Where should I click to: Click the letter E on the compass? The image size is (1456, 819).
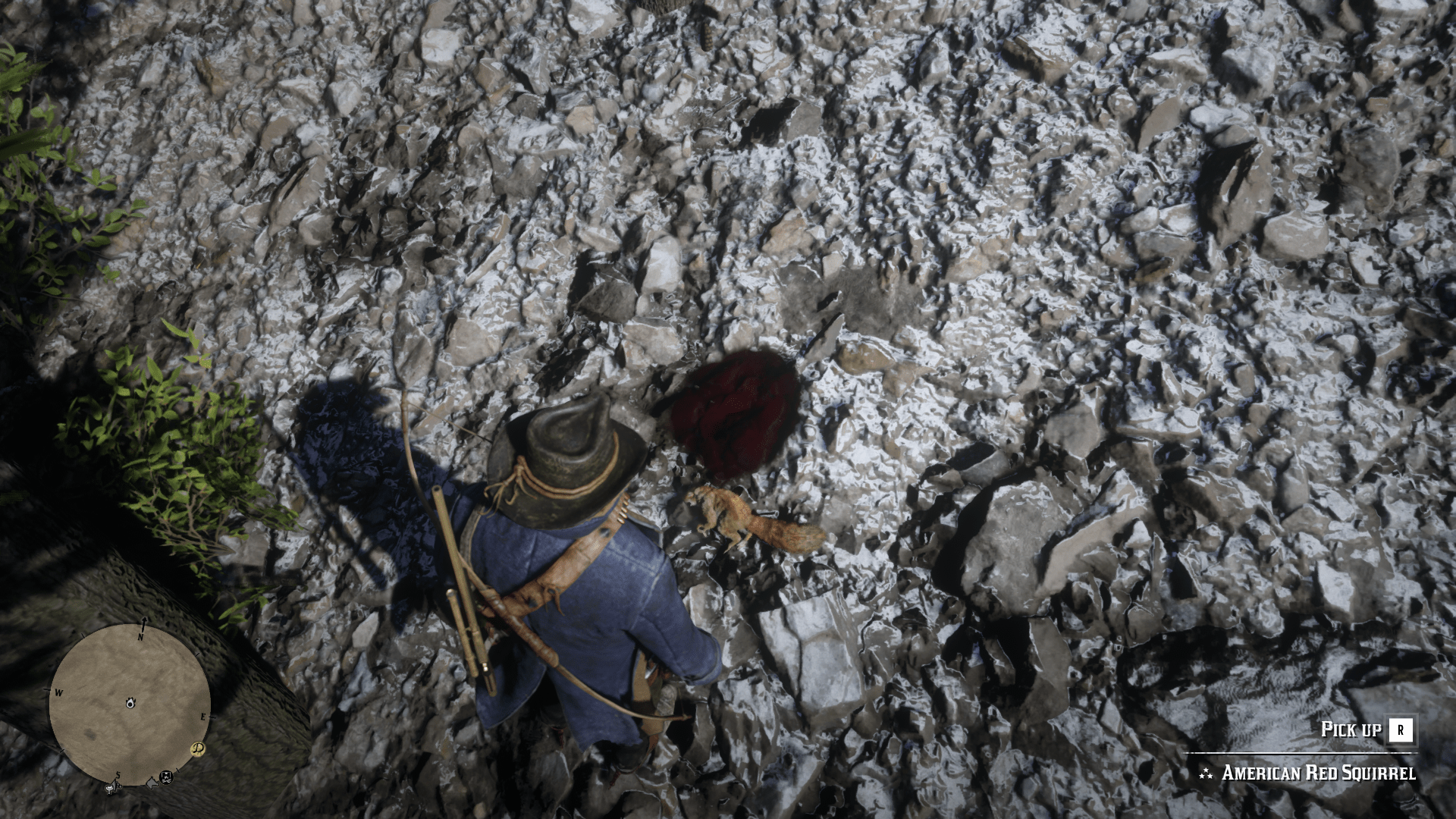[203, 716]
